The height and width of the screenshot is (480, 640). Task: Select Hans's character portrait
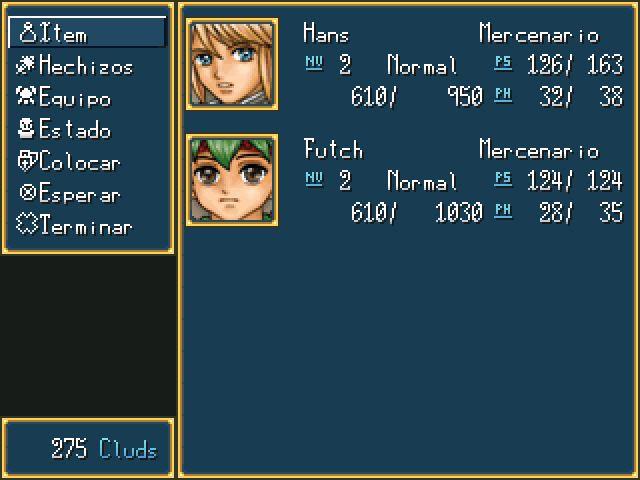(232, 64)
